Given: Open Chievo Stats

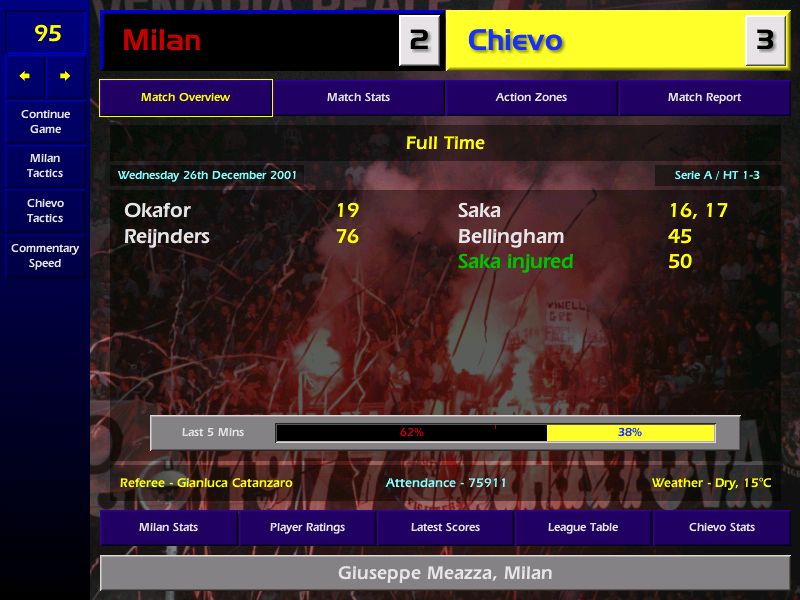Looking at the screenshot, I should (x=721, y=527).
